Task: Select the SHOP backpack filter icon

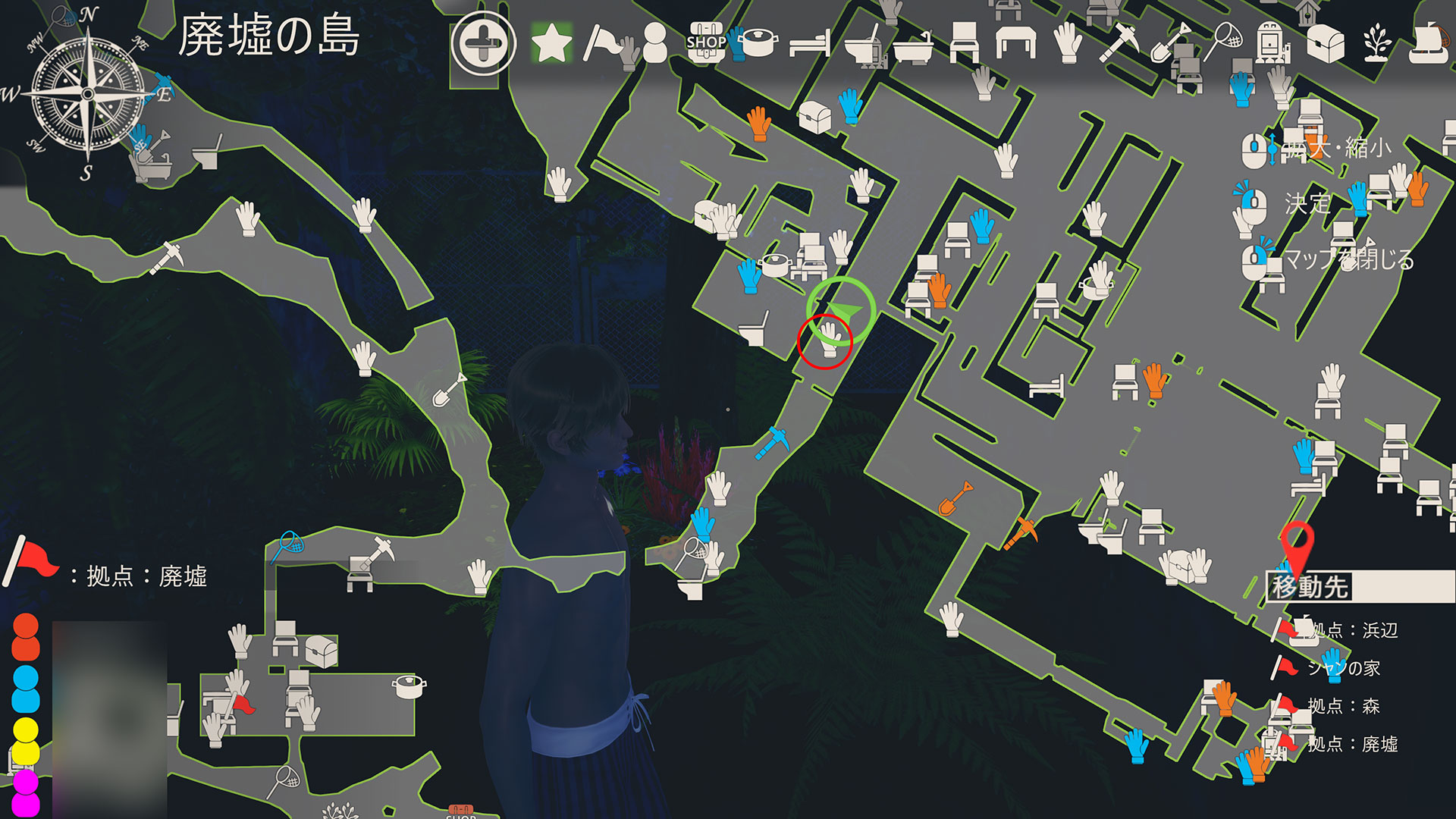Action: pyautogui.click(x=705, y=42)
